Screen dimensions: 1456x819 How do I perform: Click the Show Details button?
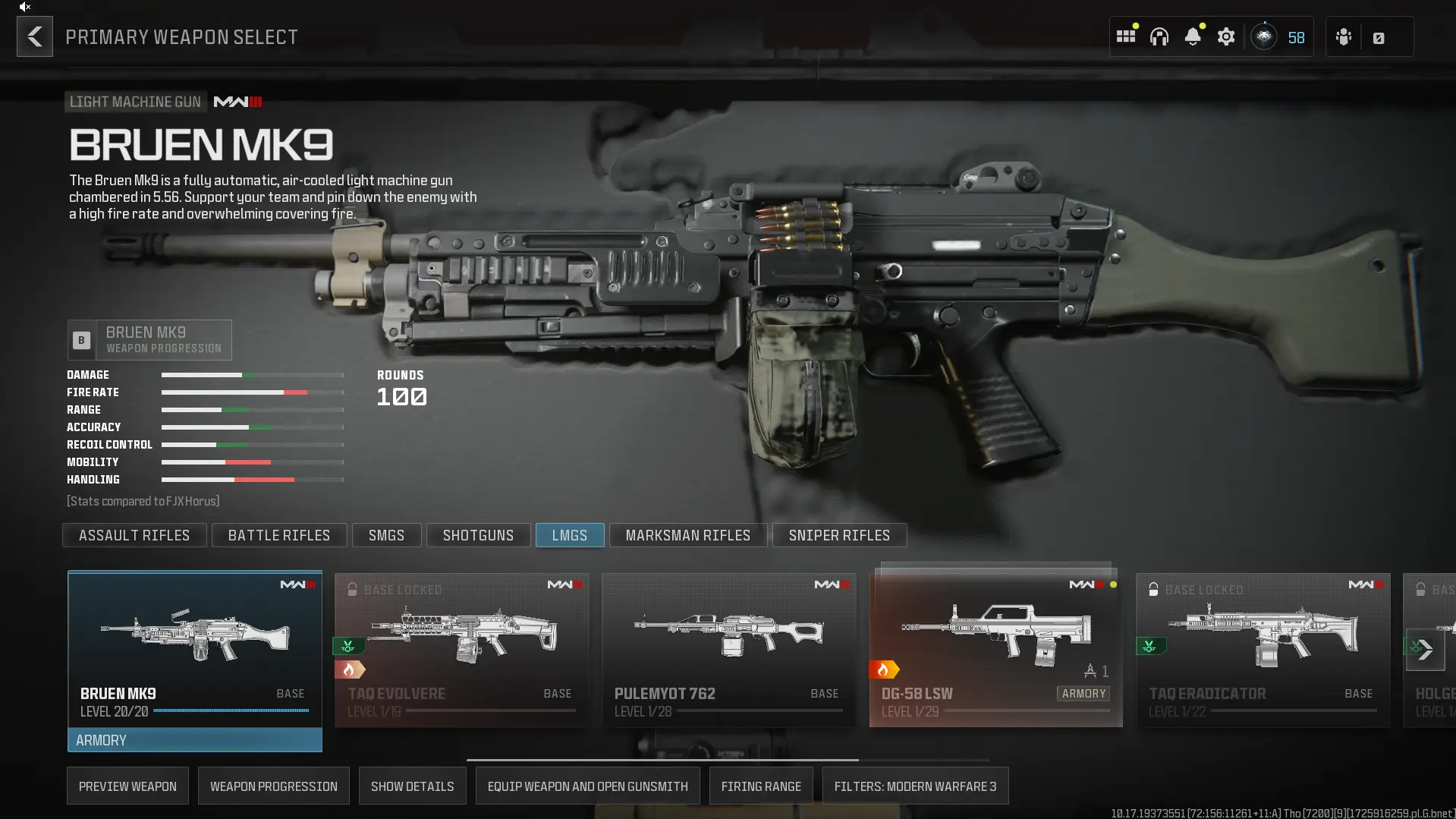(412, 786)
